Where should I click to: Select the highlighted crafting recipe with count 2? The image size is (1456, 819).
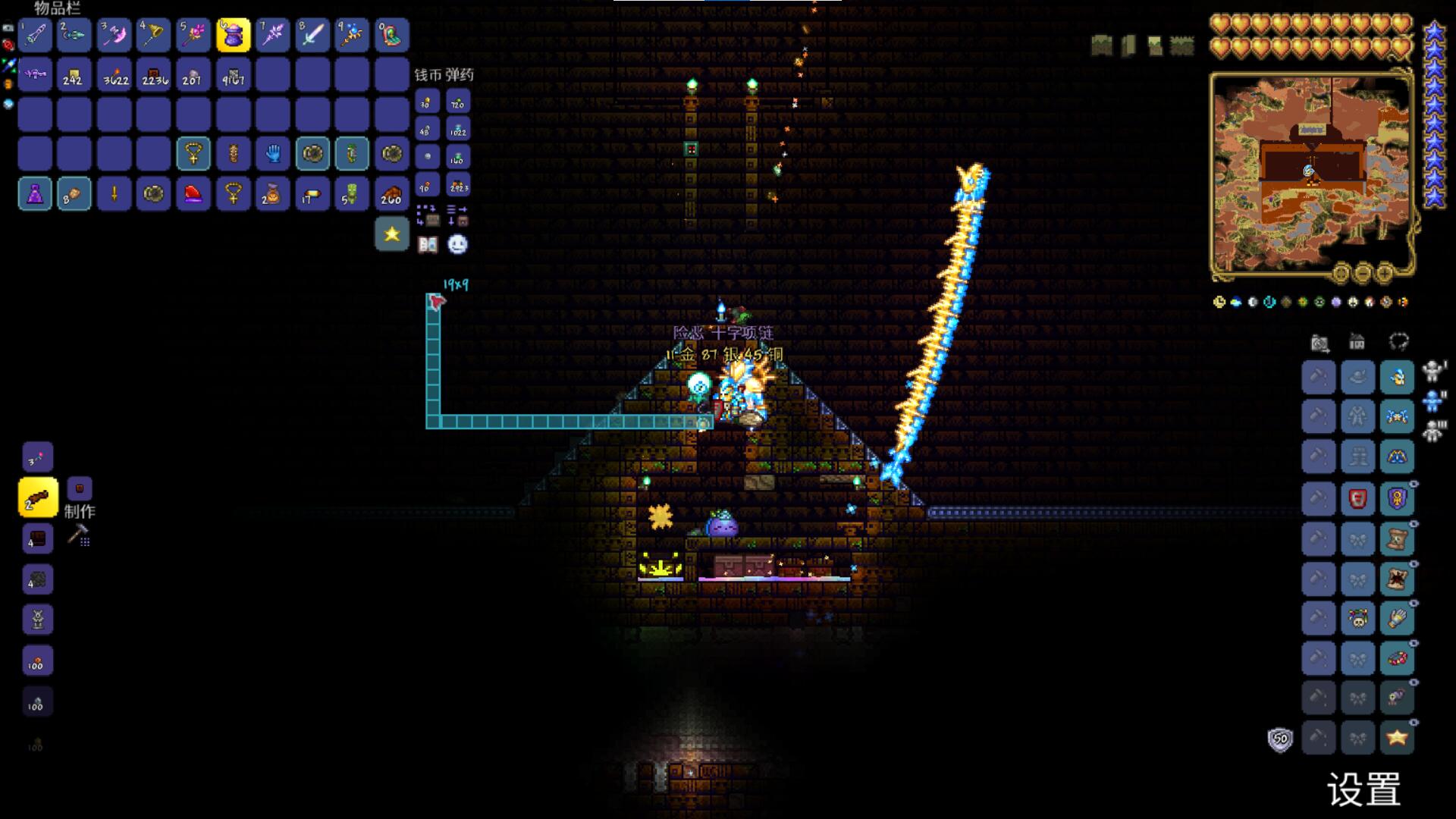point(37,498)
